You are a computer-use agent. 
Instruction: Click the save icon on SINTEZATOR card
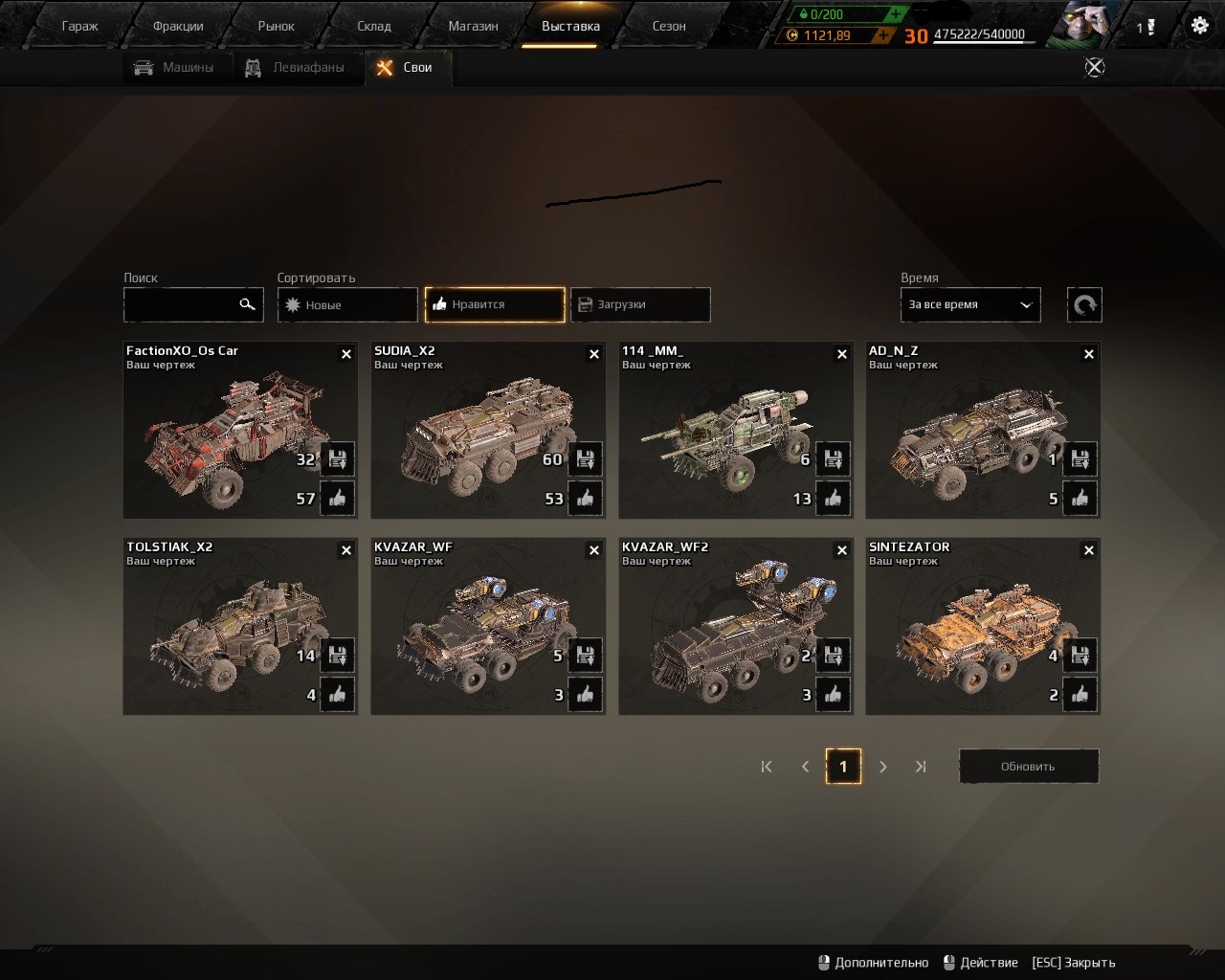(1080, 656)
